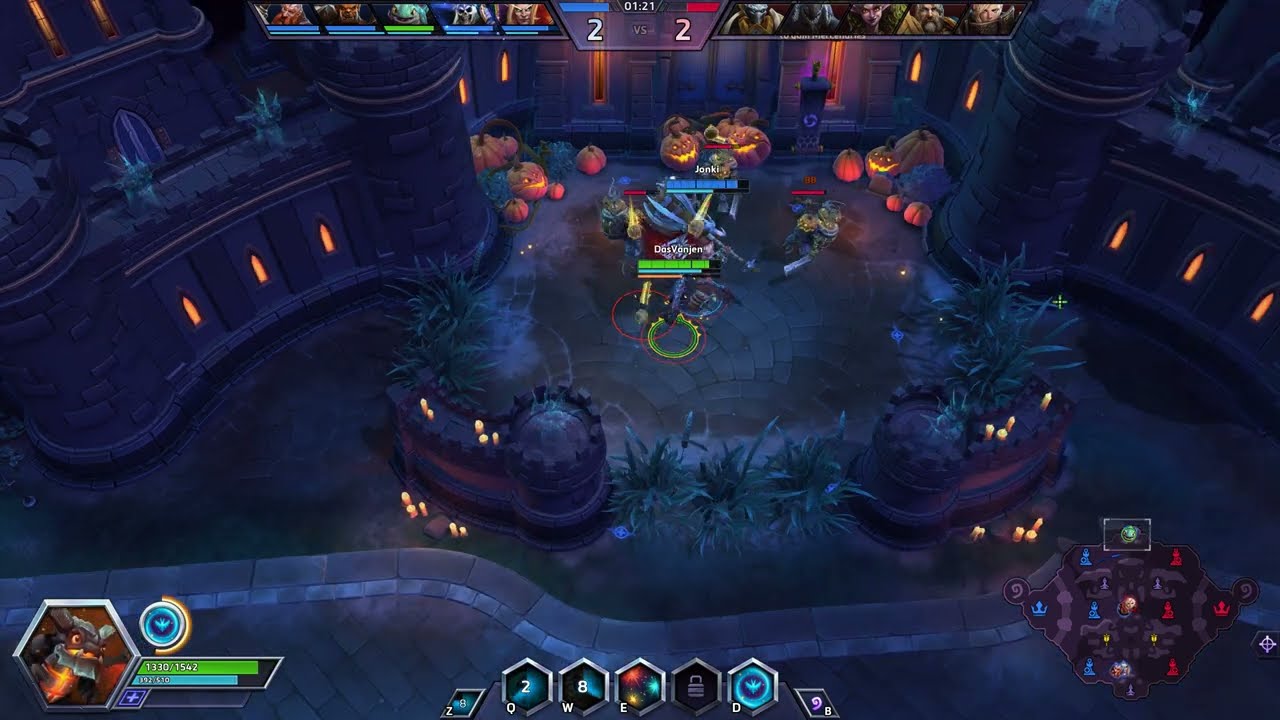Screen dimensions: 1280x720
Task: Cast the fireworks E ability
Action: [640, 686]
